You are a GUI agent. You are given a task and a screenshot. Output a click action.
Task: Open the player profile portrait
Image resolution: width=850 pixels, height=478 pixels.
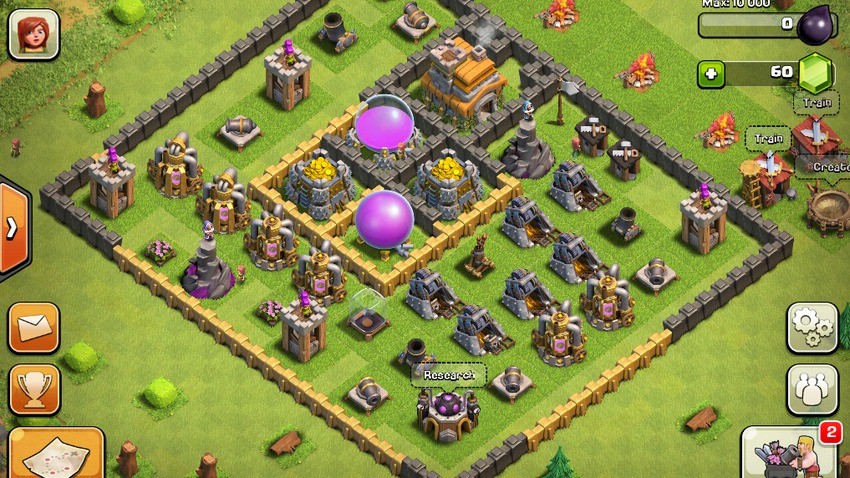tap(33, 33)
